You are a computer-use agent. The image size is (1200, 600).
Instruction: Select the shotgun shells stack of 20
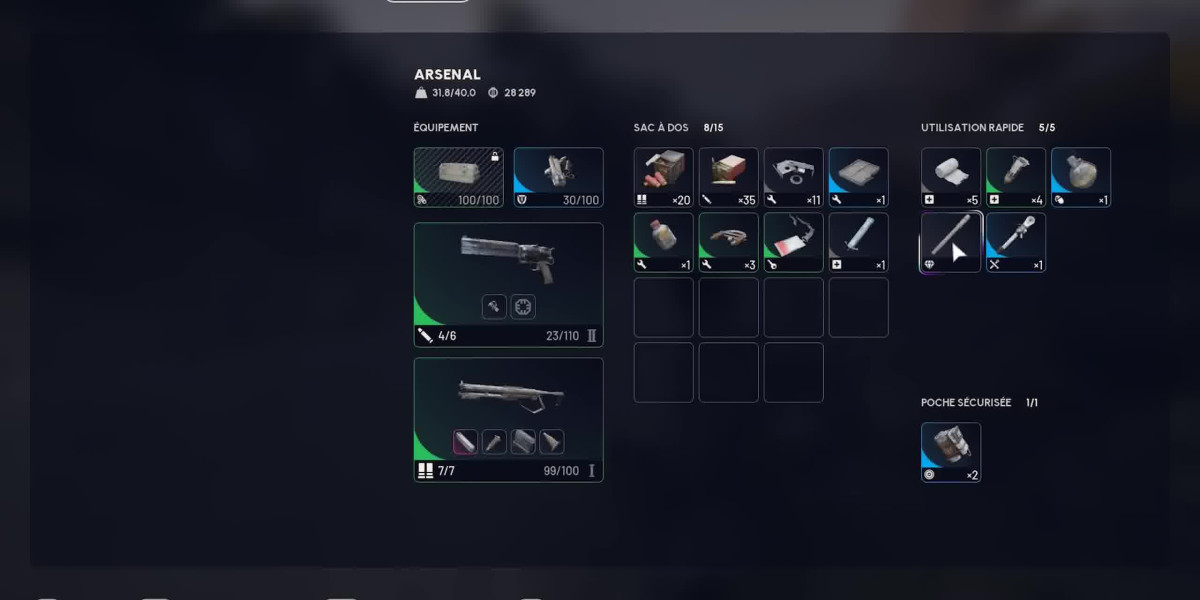click(x=663, y=177)
